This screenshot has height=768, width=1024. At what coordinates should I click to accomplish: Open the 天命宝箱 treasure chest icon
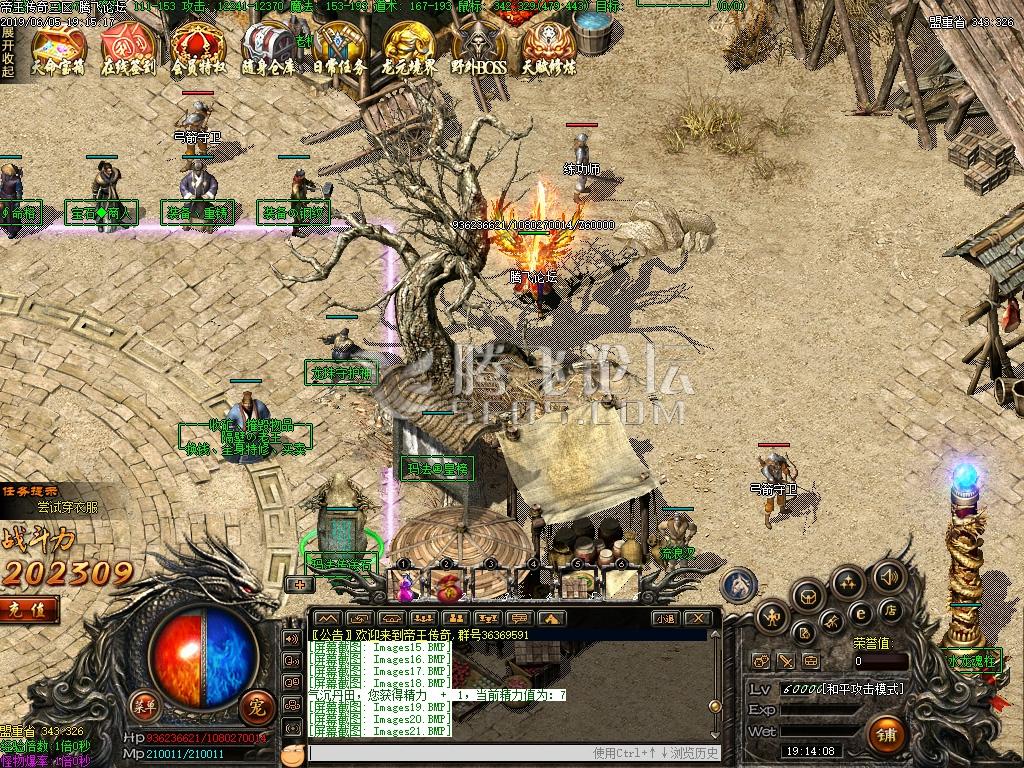point(59,48)
